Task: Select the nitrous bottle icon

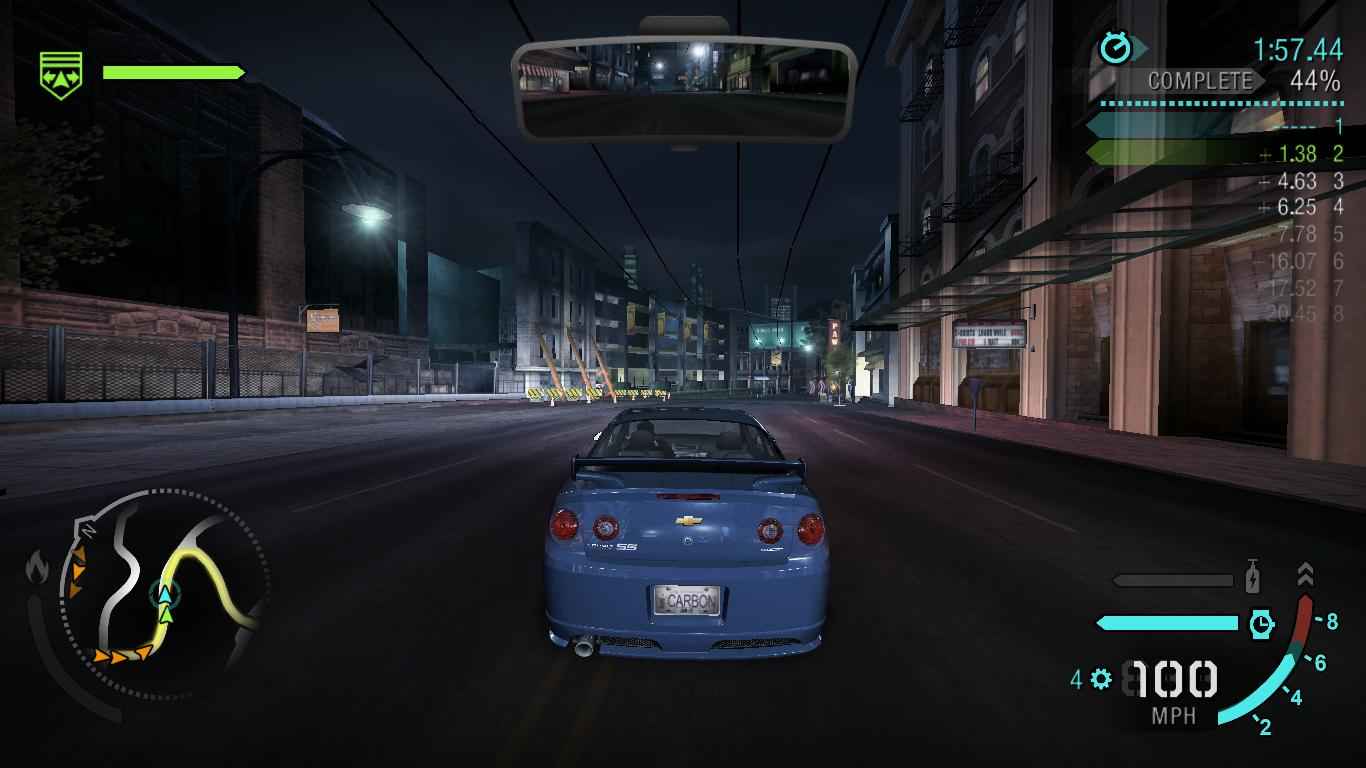Action: (x=1252, y=580)
